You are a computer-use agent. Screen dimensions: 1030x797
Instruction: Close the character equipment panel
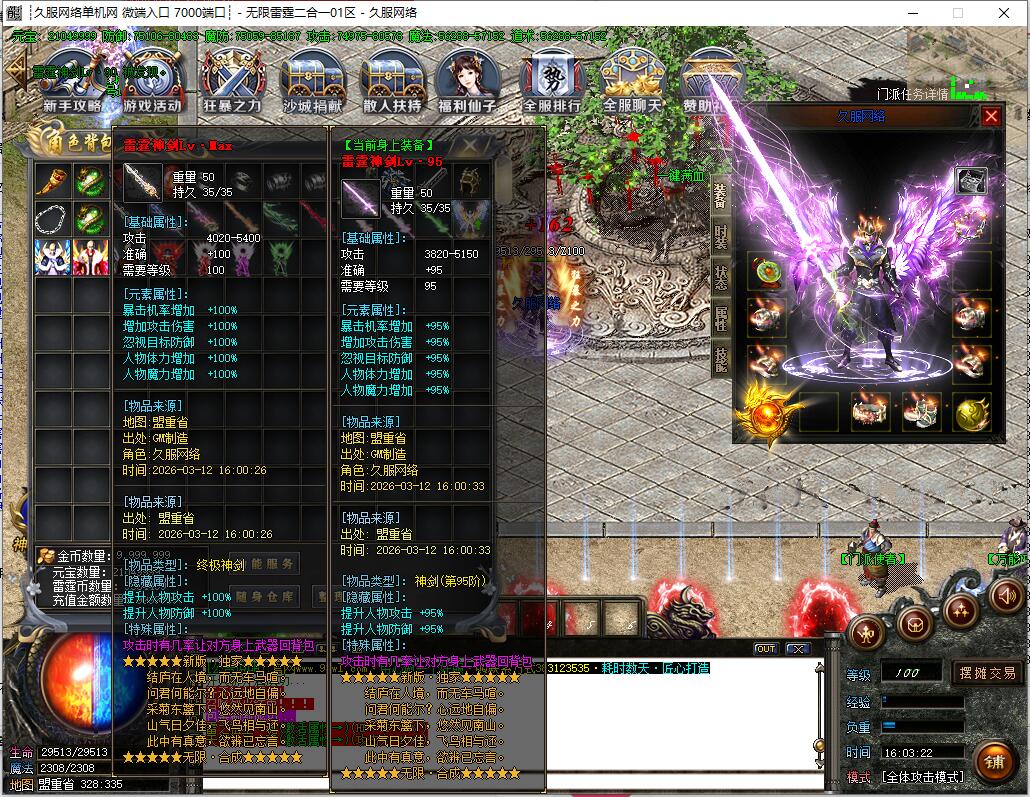[991, 116]
